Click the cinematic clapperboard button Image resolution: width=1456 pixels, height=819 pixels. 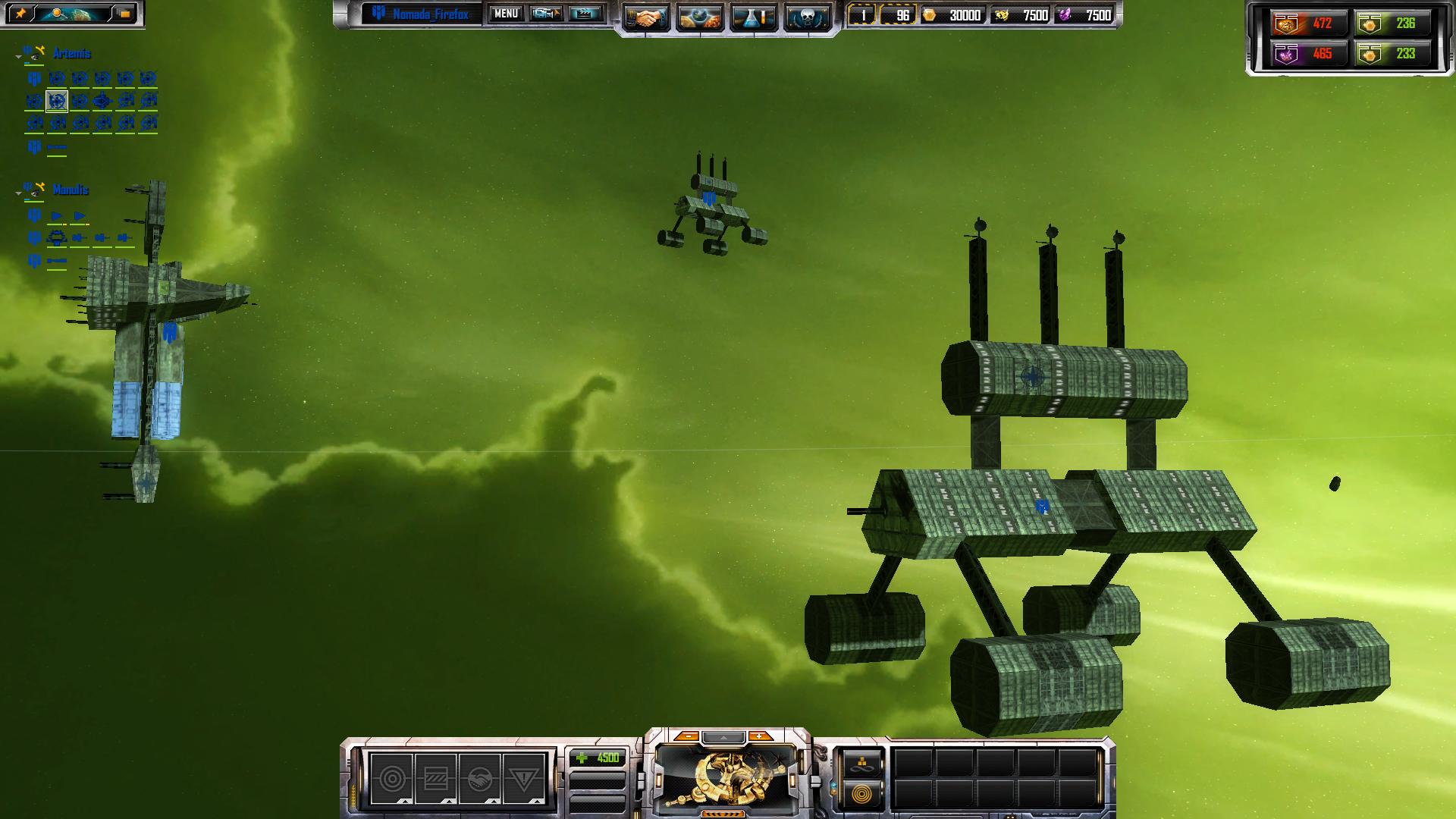point(585,14)
